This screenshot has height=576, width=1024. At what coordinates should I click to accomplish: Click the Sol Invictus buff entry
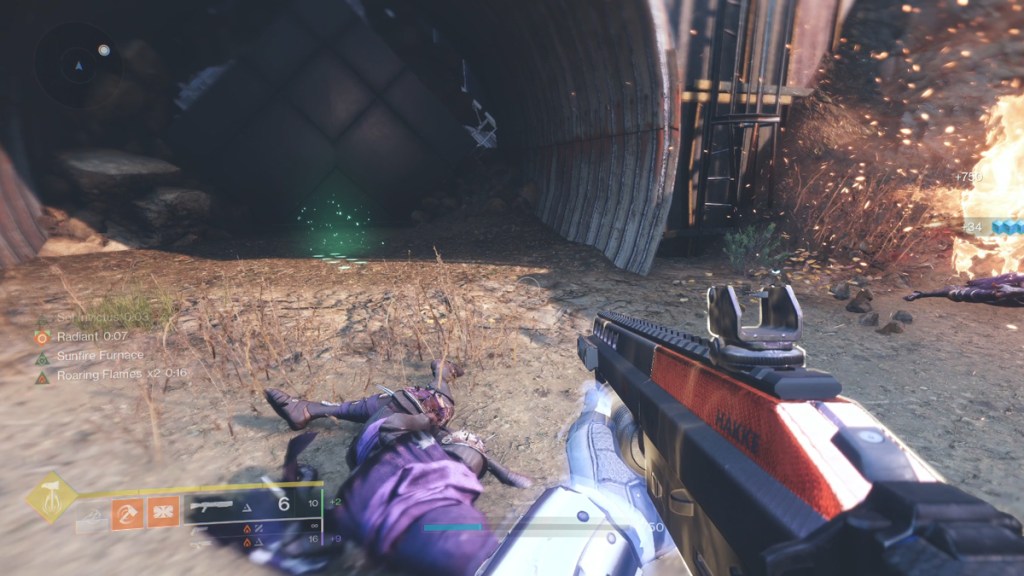tap(95, 319)
